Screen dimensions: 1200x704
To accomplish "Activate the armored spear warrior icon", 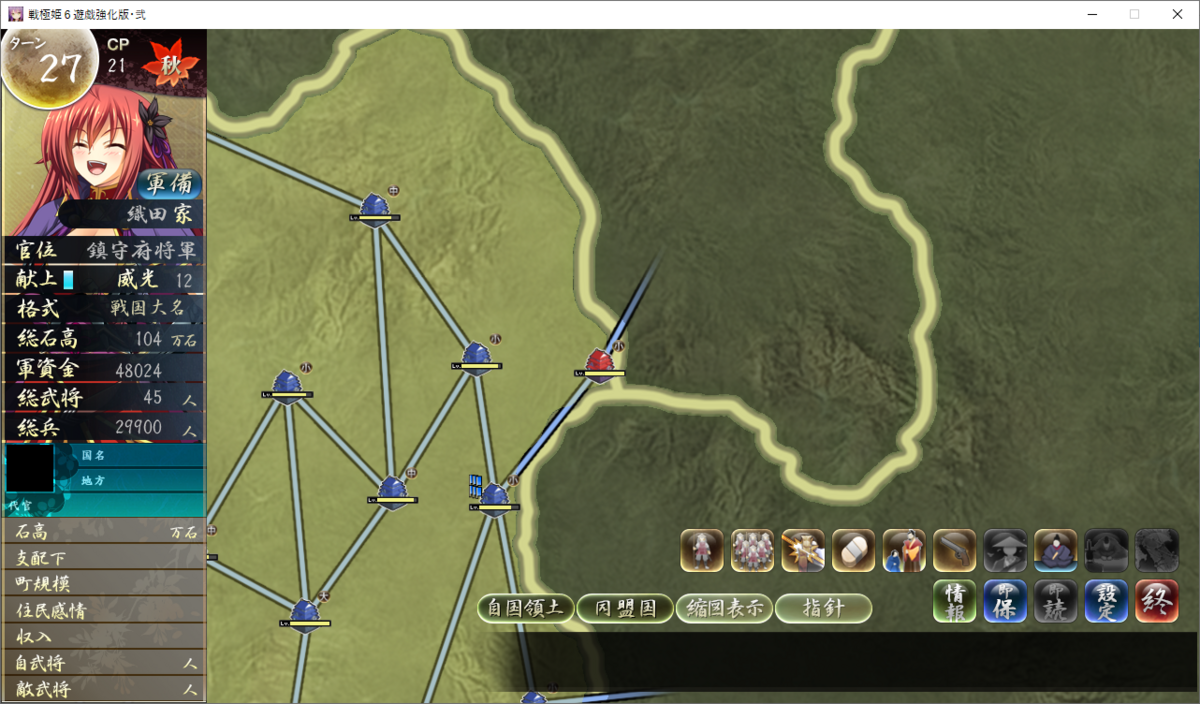I will coord(803,550).
